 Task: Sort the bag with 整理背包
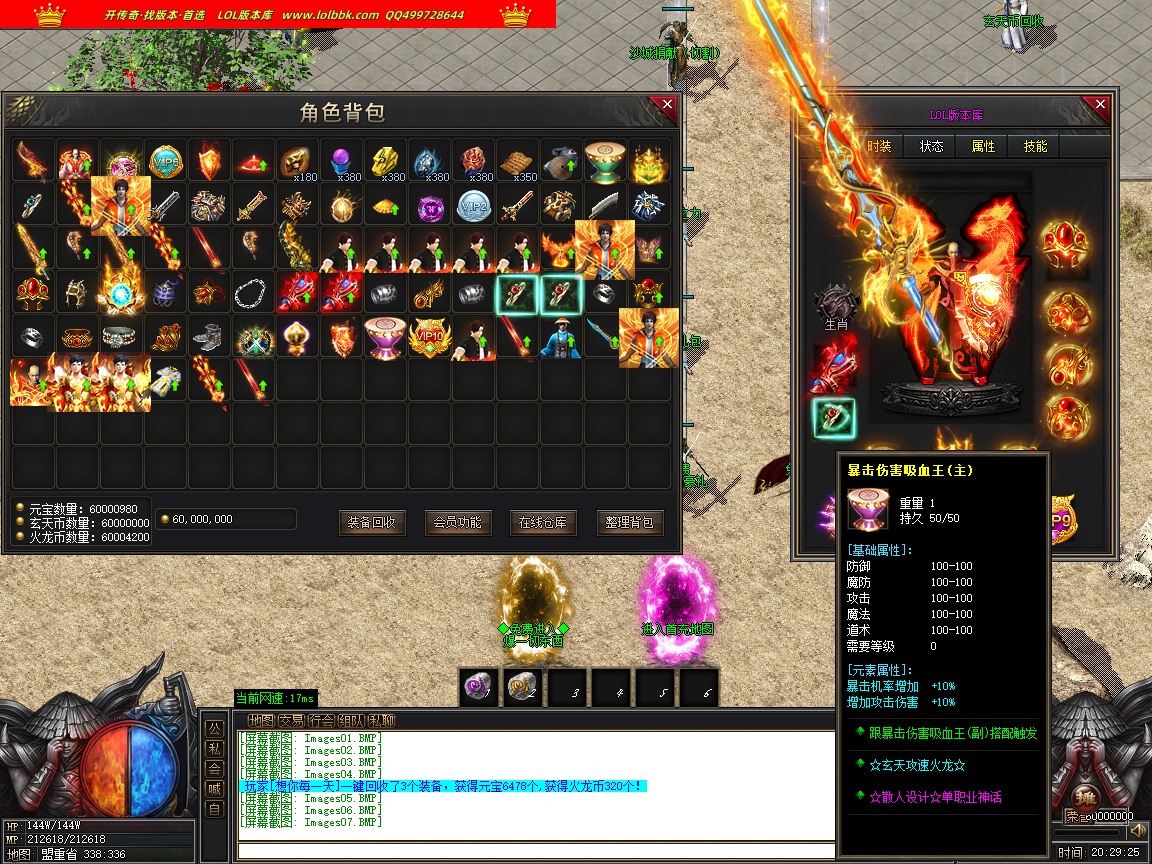pos(630,522)
